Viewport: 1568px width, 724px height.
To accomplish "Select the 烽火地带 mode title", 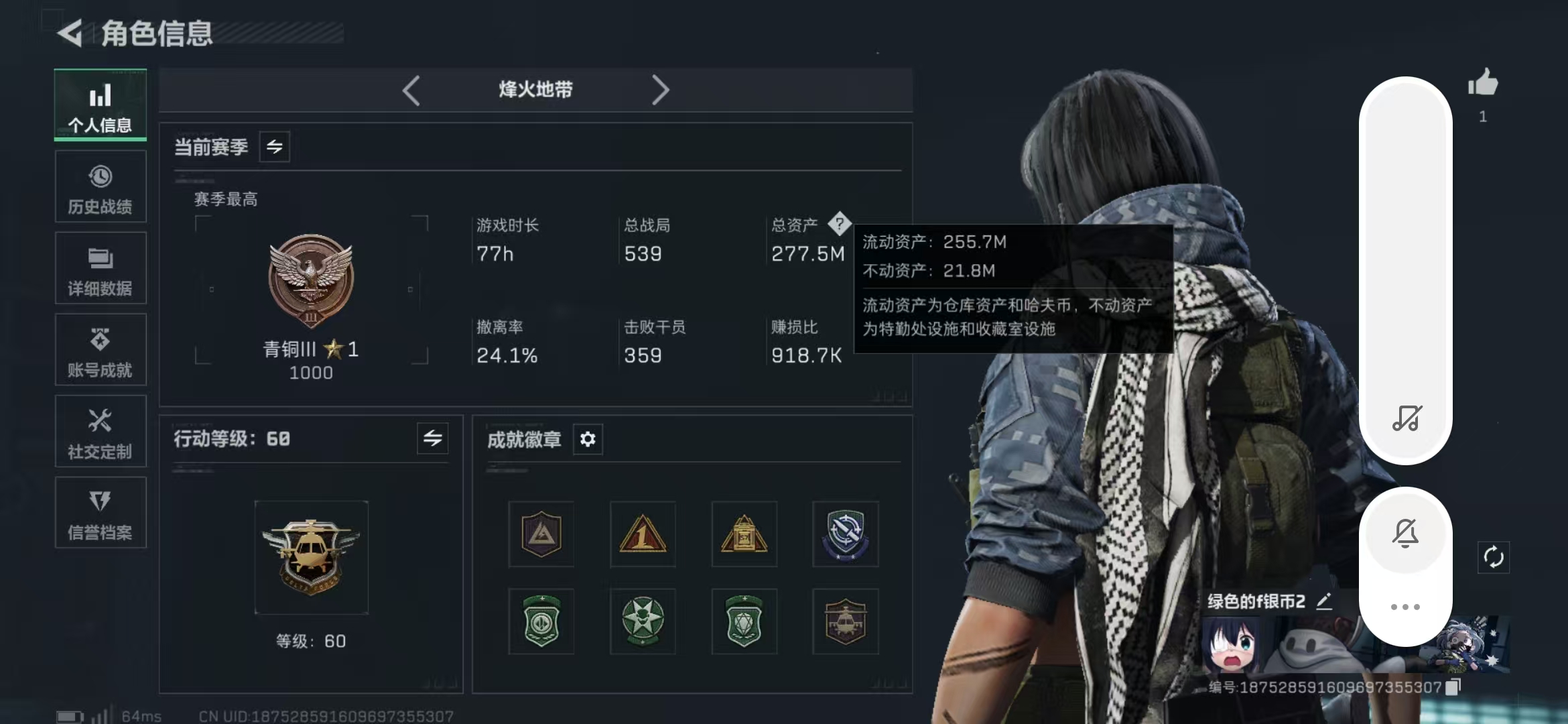I will (536, 89).
